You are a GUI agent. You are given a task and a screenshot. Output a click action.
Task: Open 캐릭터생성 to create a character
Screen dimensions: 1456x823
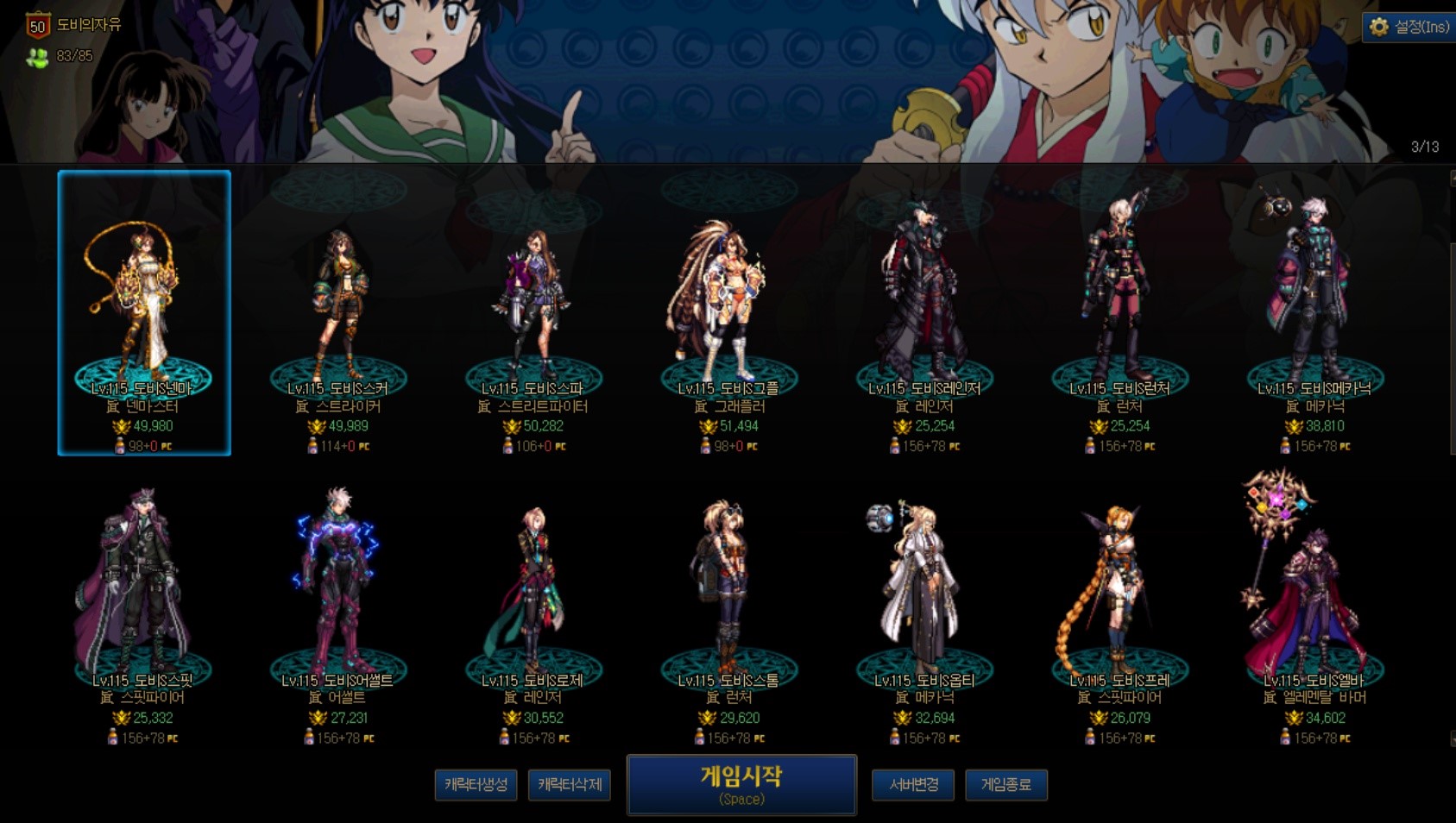click(x=476, y=785)
